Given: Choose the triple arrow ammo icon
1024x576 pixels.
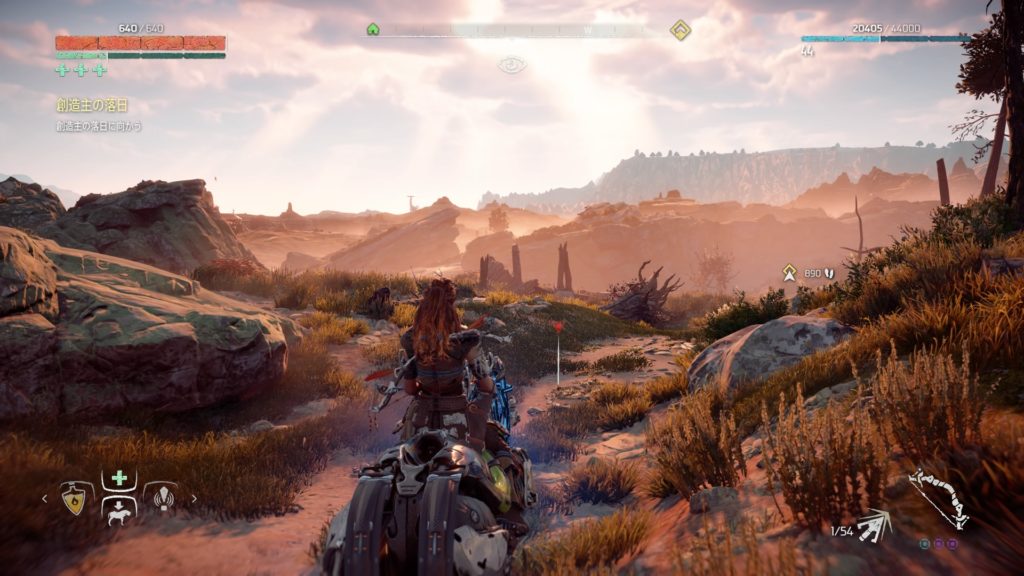Looking at the screenshot, I should (875, 523).
